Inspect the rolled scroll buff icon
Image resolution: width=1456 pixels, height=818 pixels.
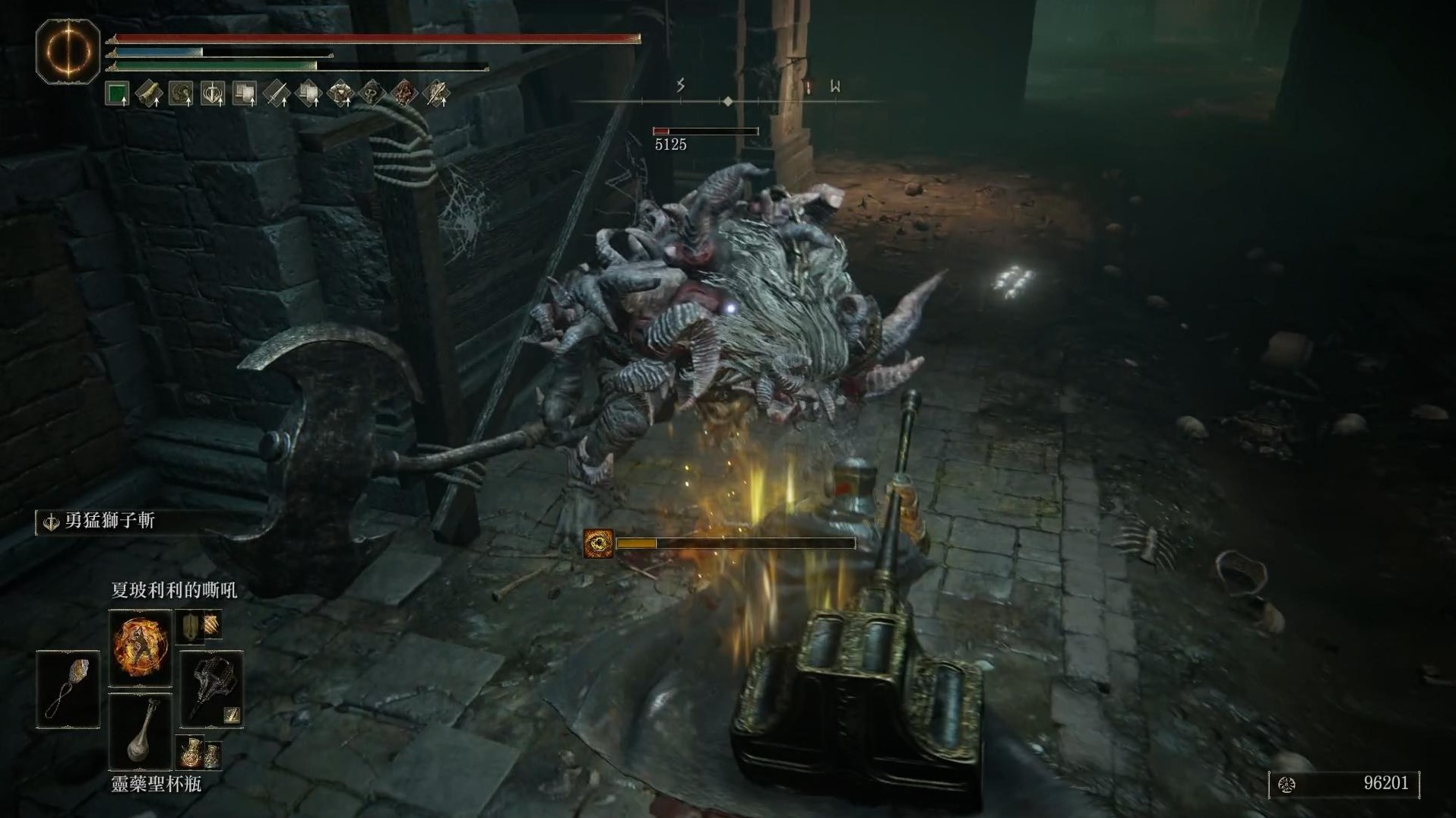(x=149, y=94)
